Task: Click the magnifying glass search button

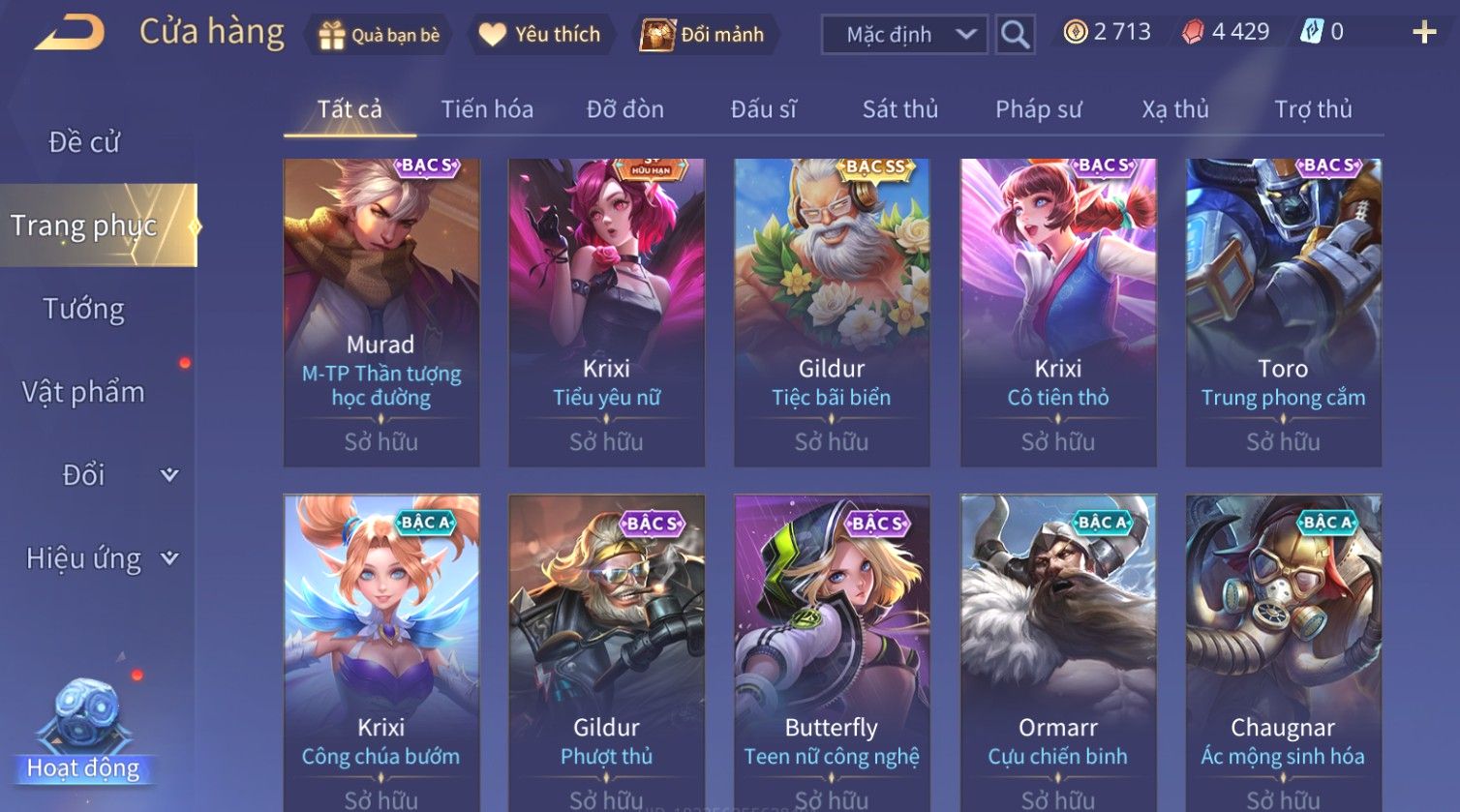Action: [1015, 35]
